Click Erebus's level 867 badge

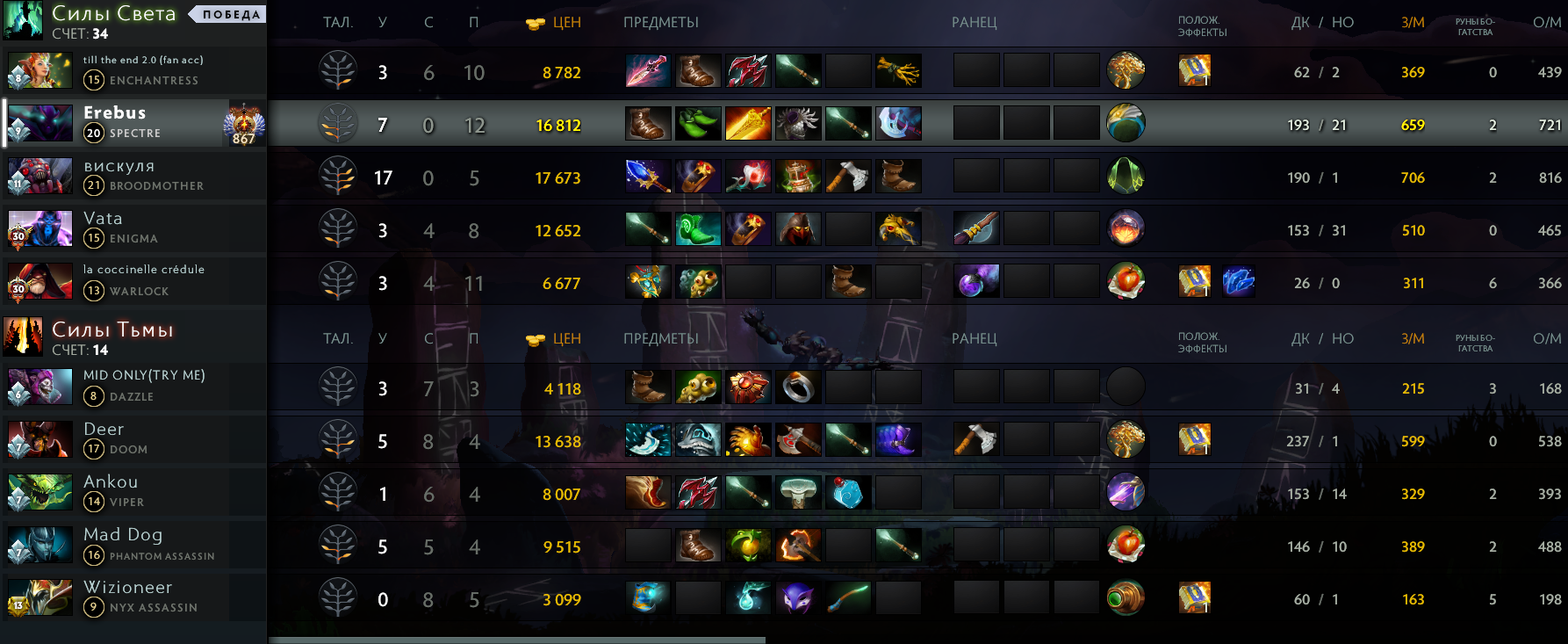(x=243, y=124)
